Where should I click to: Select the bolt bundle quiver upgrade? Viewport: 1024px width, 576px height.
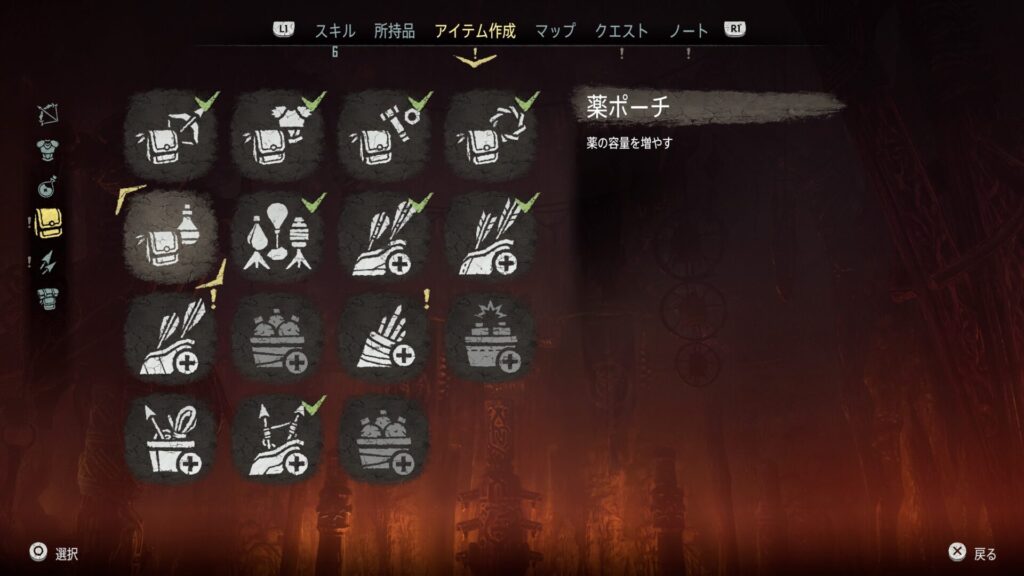[x=384, y=338]
